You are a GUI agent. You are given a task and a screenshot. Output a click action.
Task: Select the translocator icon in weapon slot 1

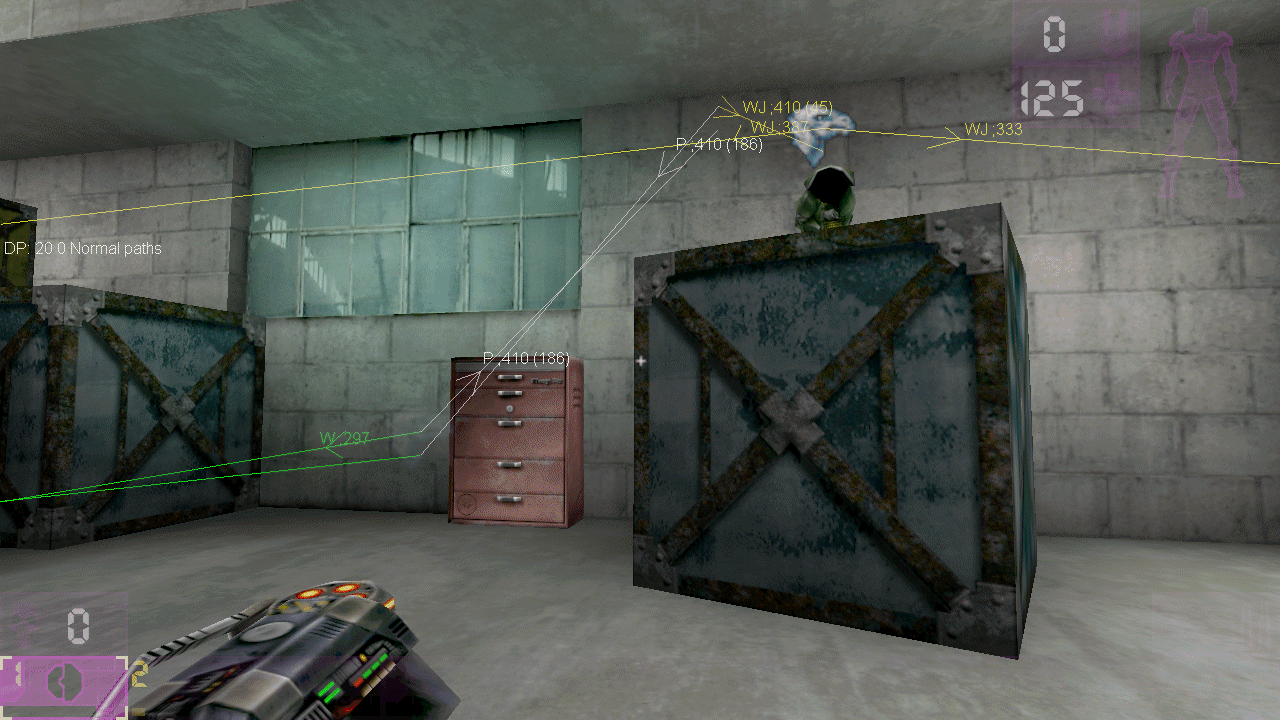point(65,681)
